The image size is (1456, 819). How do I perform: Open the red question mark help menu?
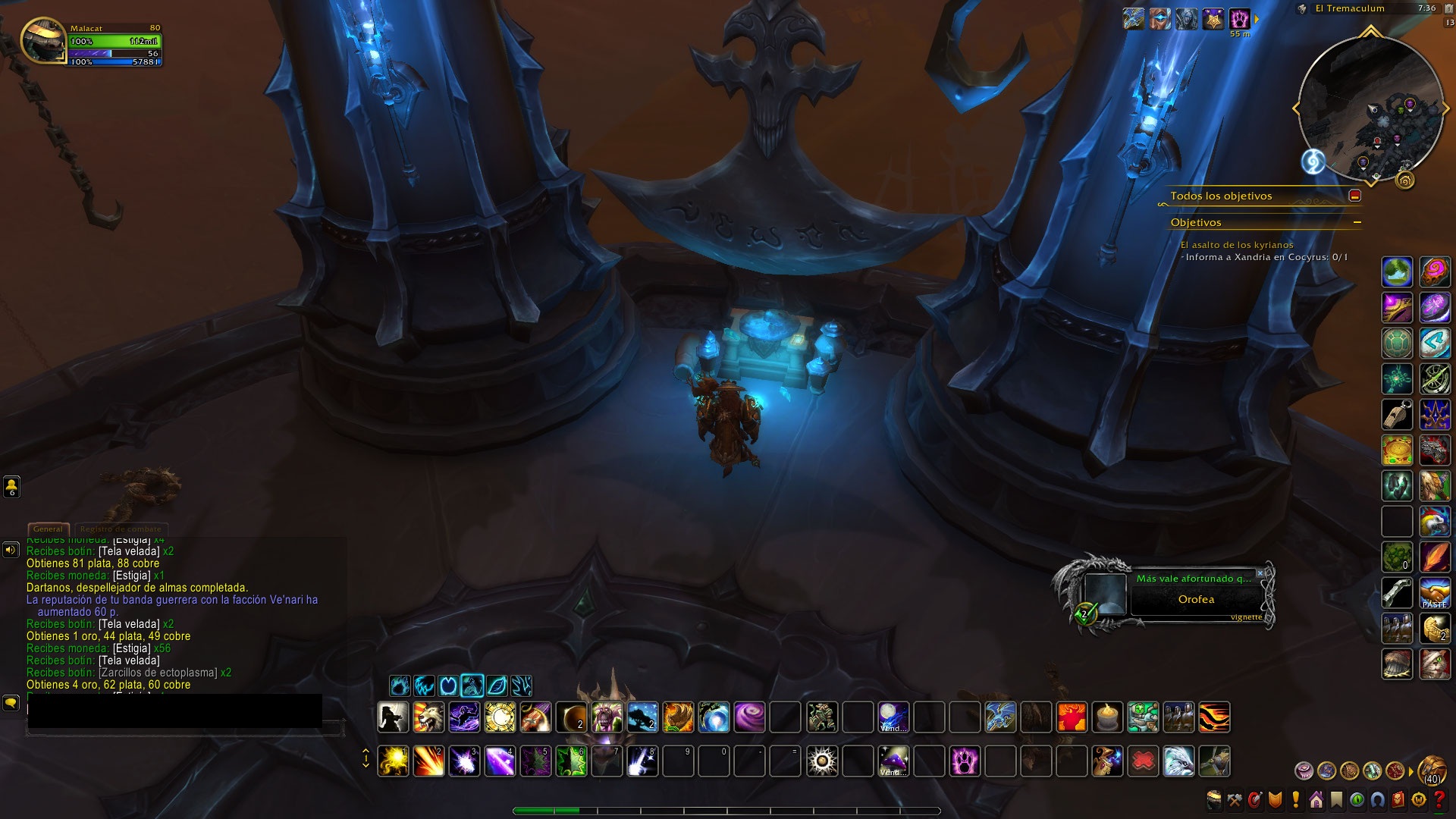click(x=1439, y=799)
